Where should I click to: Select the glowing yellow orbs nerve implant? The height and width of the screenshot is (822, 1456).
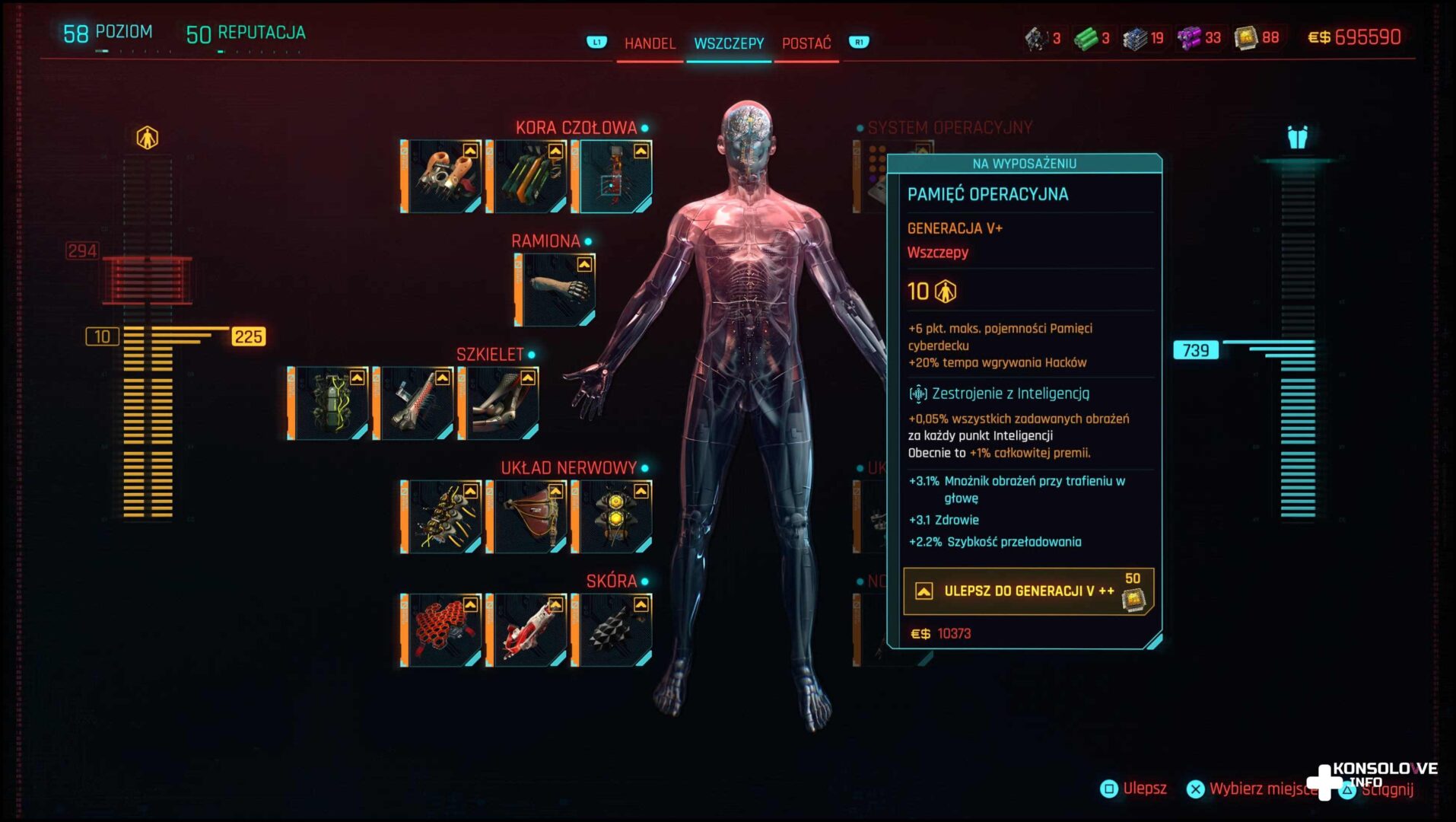pos(612,516)
